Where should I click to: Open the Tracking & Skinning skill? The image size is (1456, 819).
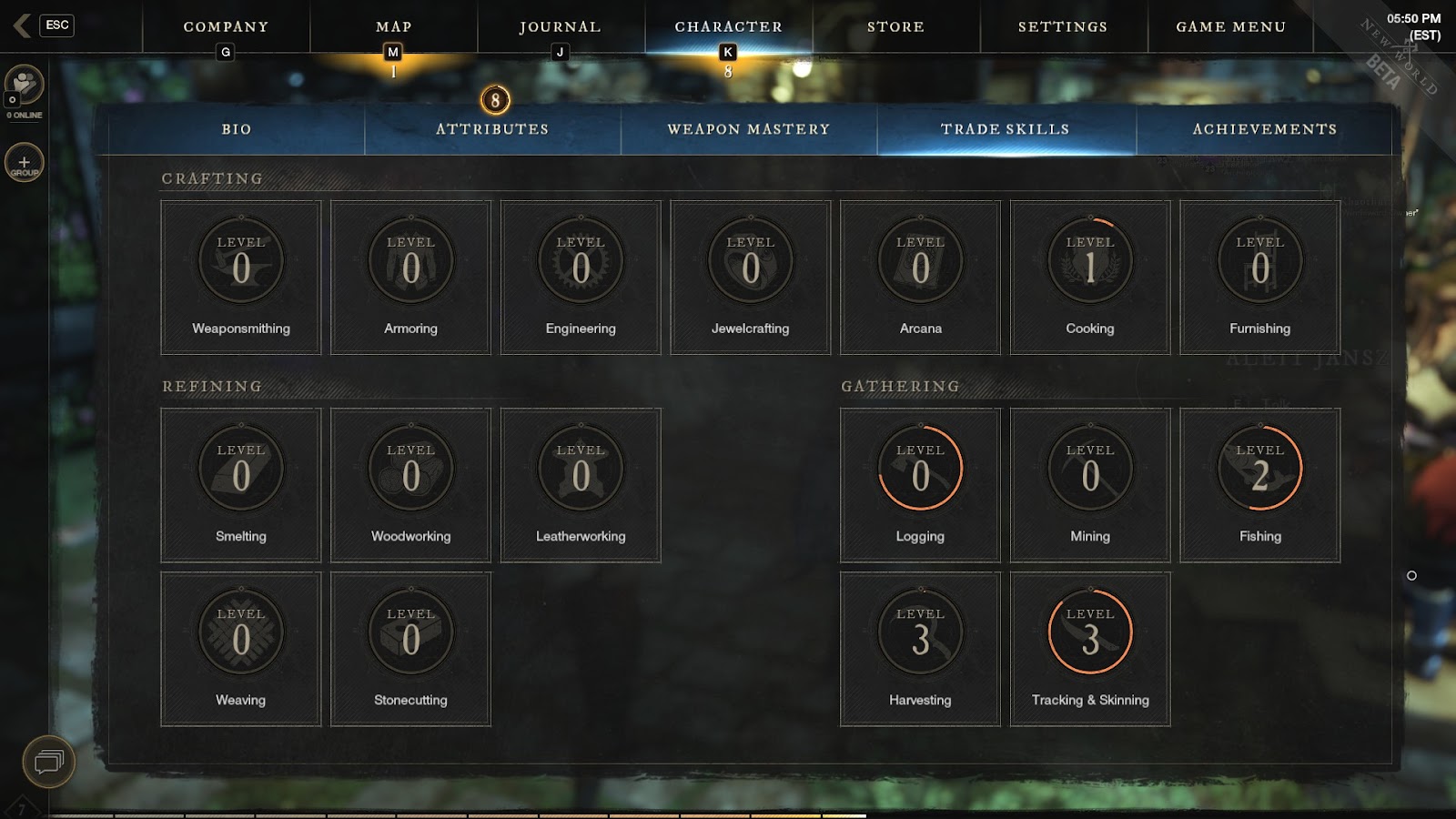coord(1090,649)
